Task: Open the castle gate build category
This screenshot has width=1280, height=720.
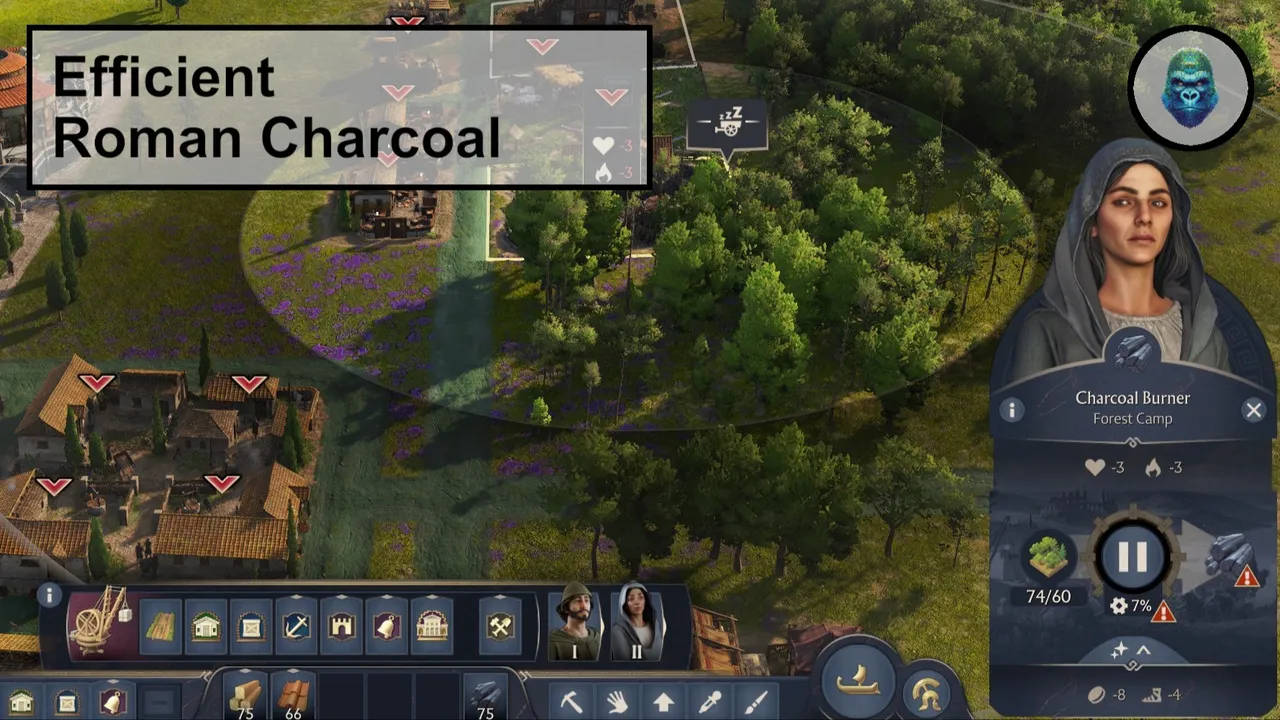Action: pyautogui.click(x=341, y=627)
